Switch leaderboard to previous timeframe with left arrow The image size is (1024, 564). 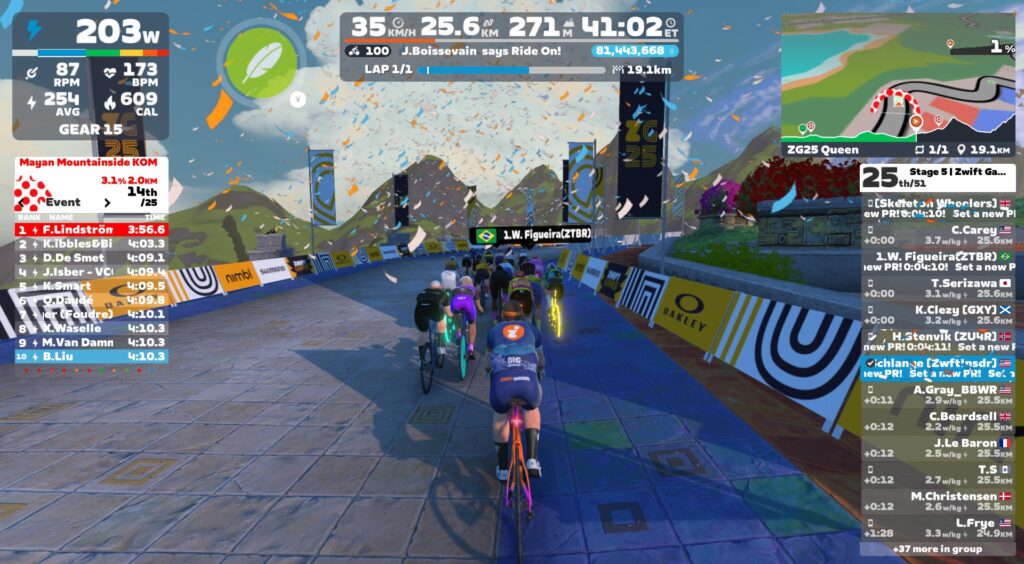[x=22, y=202]
